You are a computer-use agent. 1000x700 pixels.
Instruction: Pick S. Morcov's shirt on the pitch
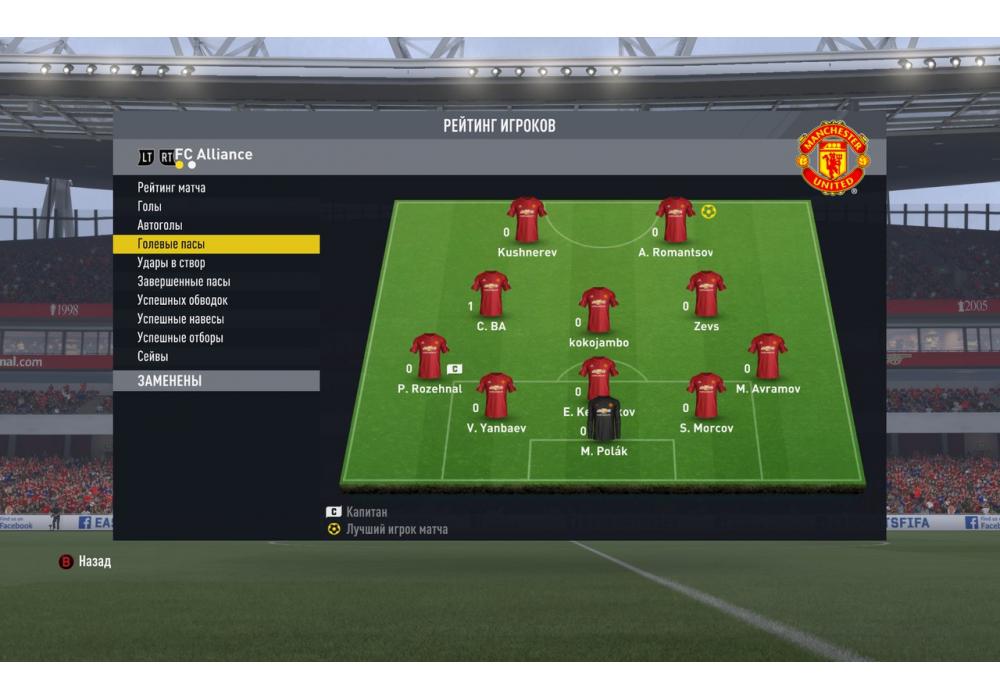(706, 396)
